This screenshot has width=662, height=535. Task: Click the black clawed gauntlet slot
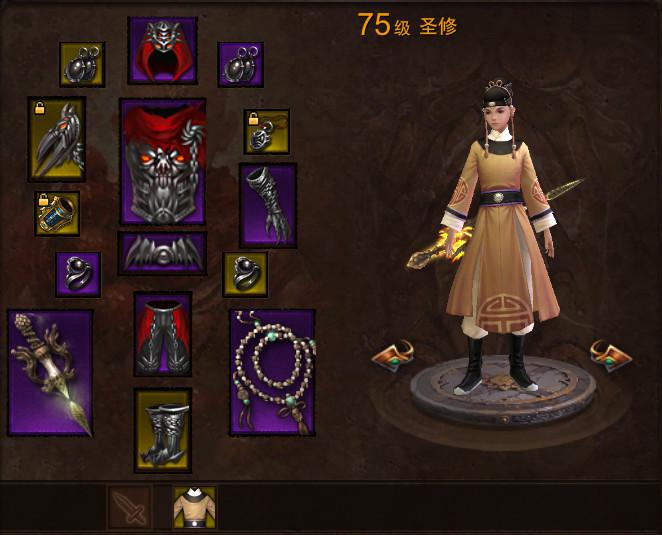pos(268,205)
